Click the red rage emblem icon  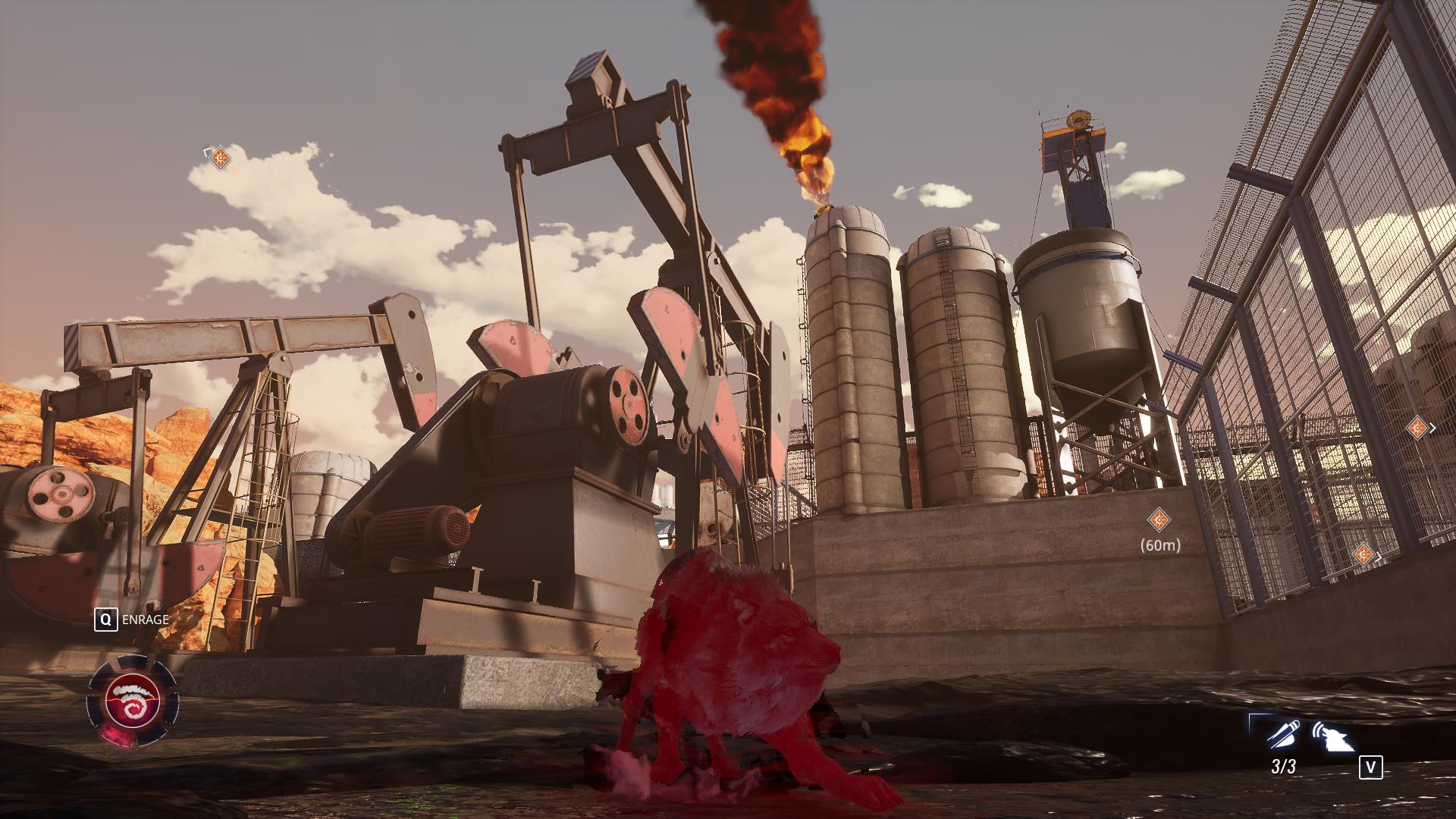(133, 701)
